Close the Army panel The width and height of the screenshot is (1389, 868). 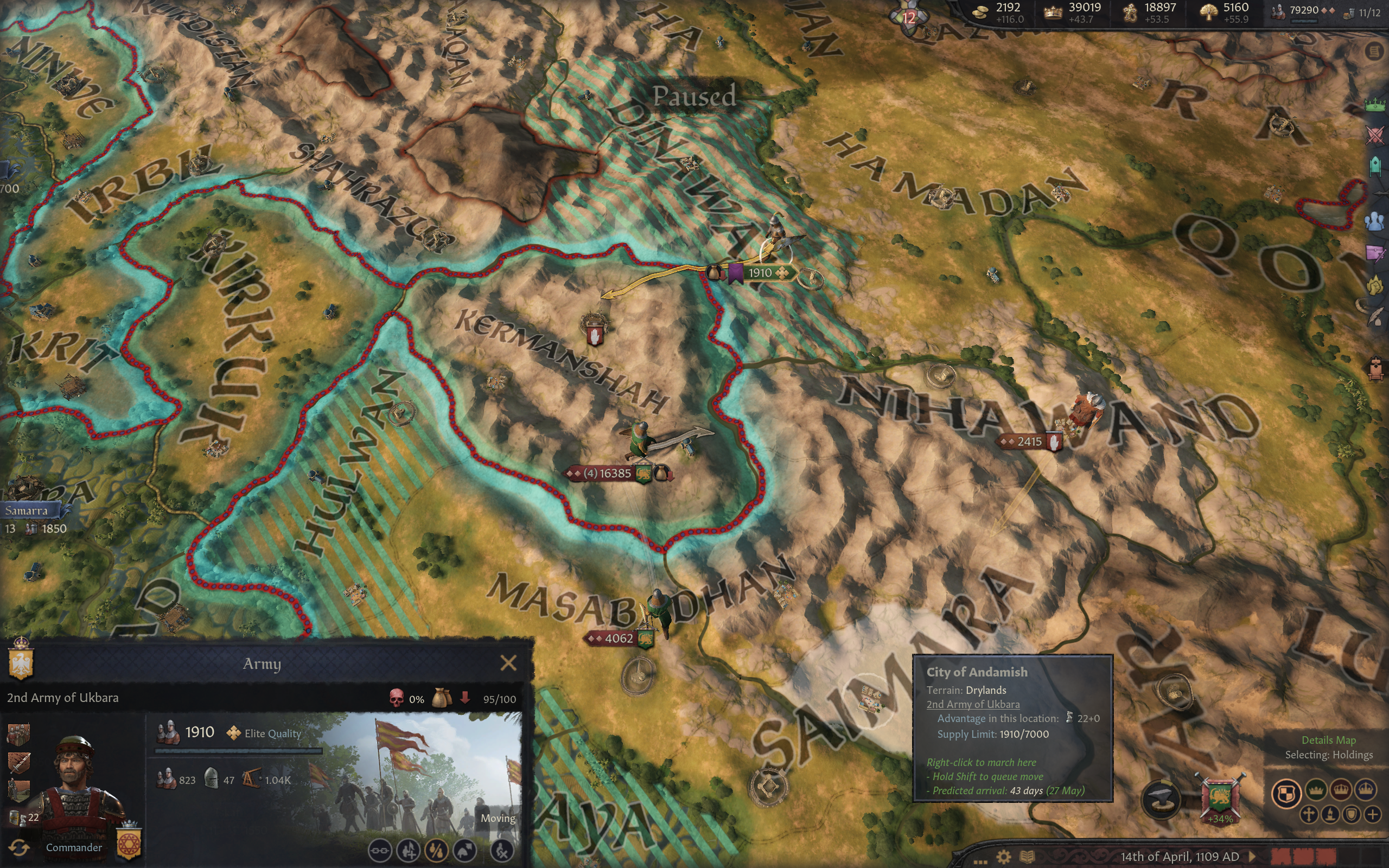pos(508,663)
